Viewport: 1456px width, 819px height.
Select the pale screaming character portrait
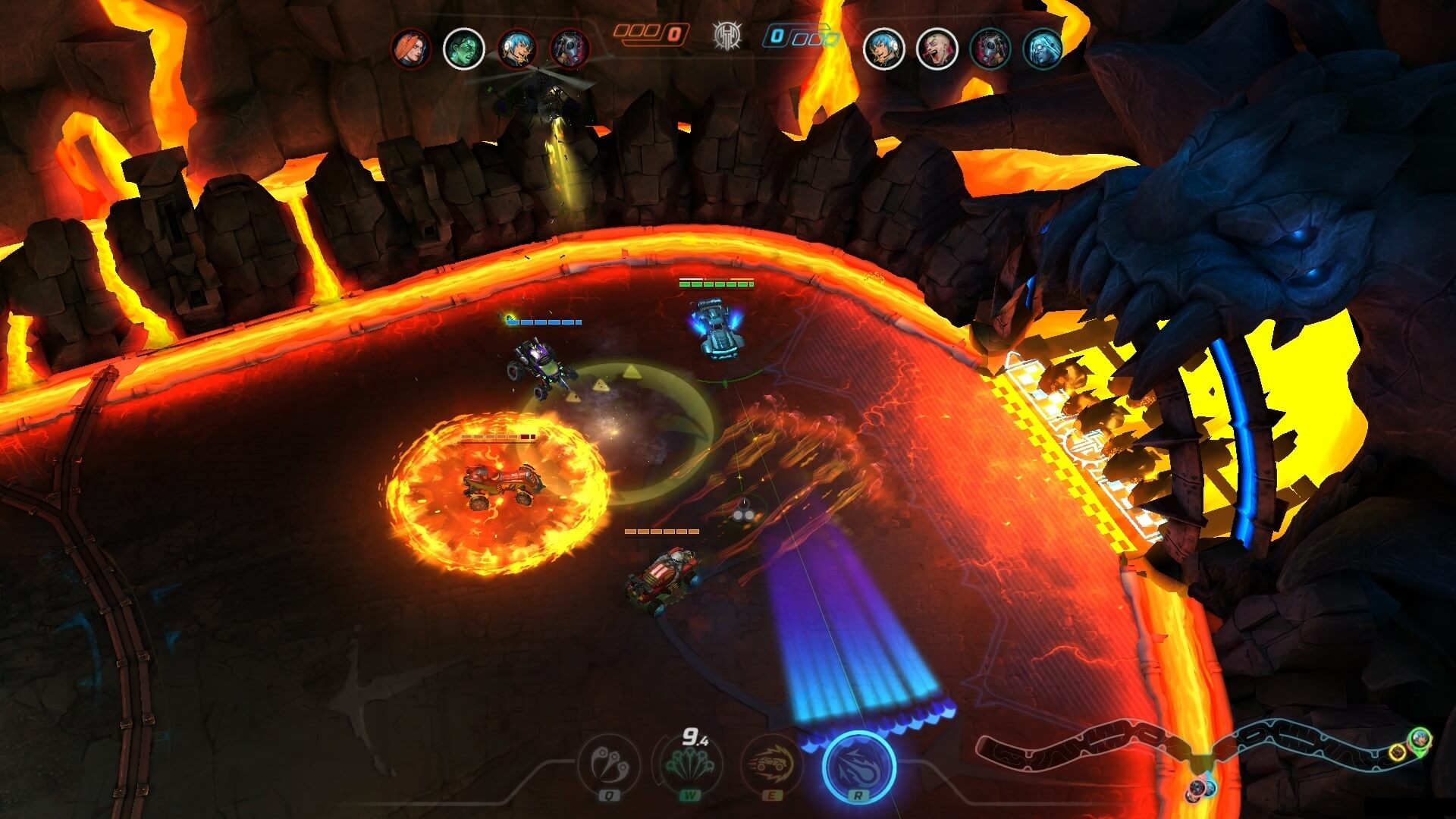tap(937, 49)
